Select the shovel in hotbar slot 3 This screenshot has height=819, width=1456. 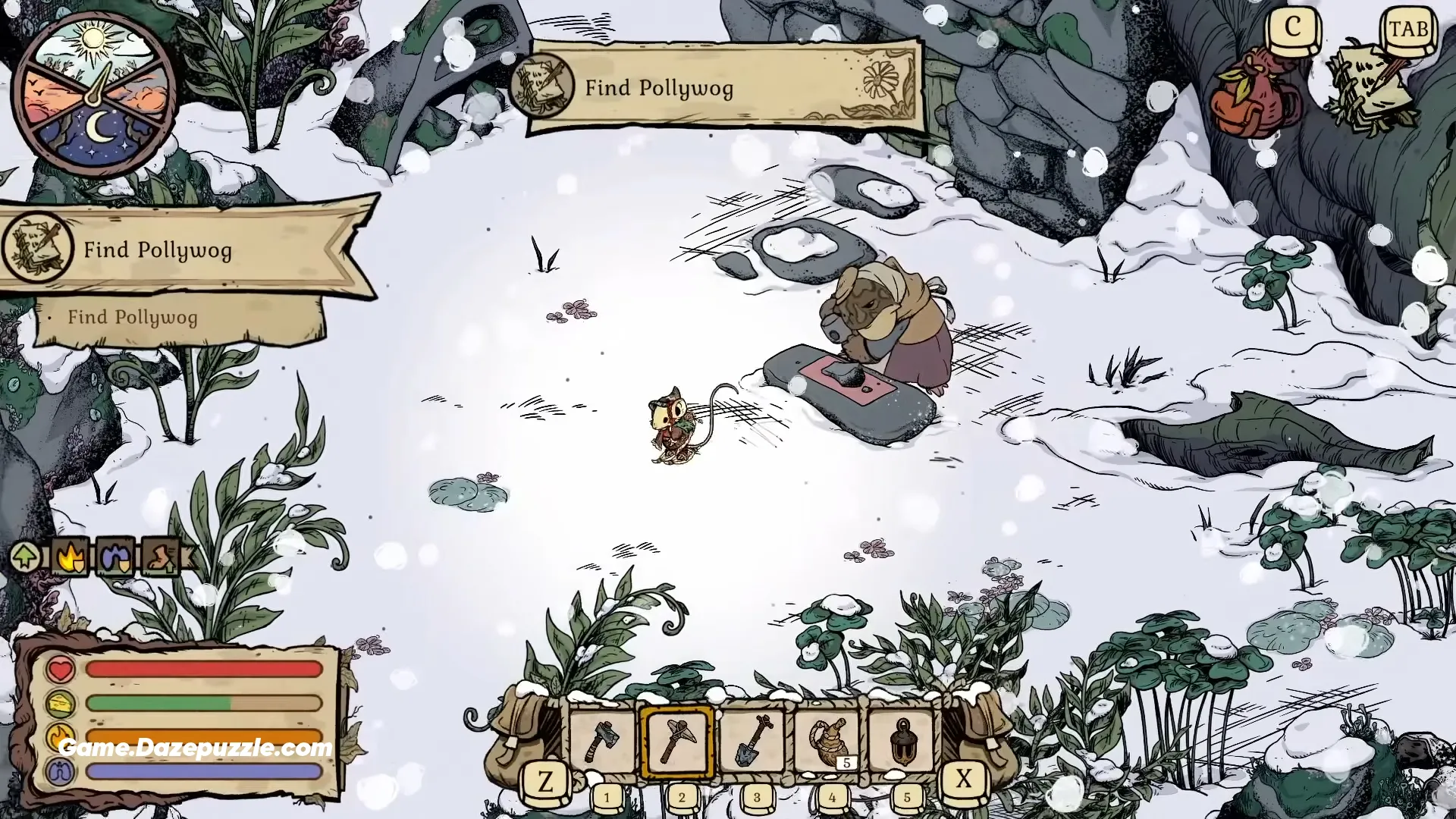(x=753, y=739)
